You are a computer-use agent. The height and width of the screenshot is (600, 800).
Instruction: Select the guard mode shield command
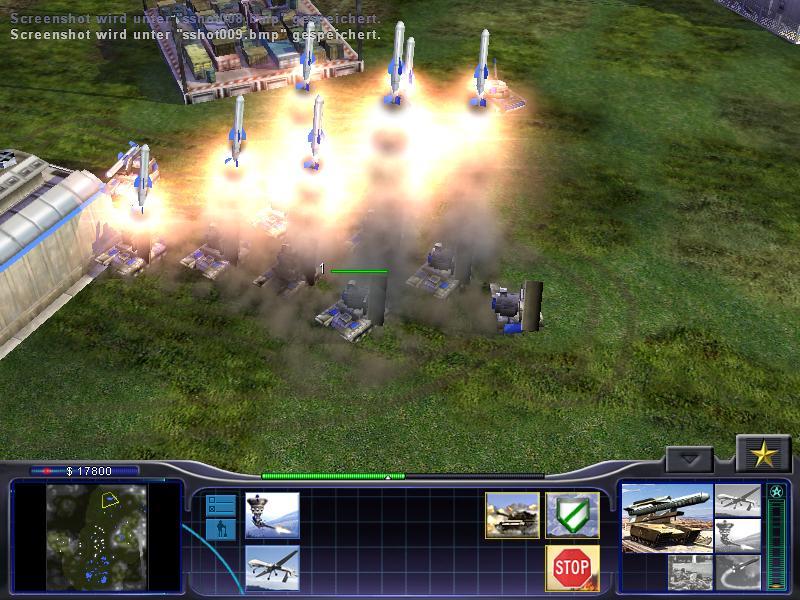pyautogui.click(x=572, y=515)
